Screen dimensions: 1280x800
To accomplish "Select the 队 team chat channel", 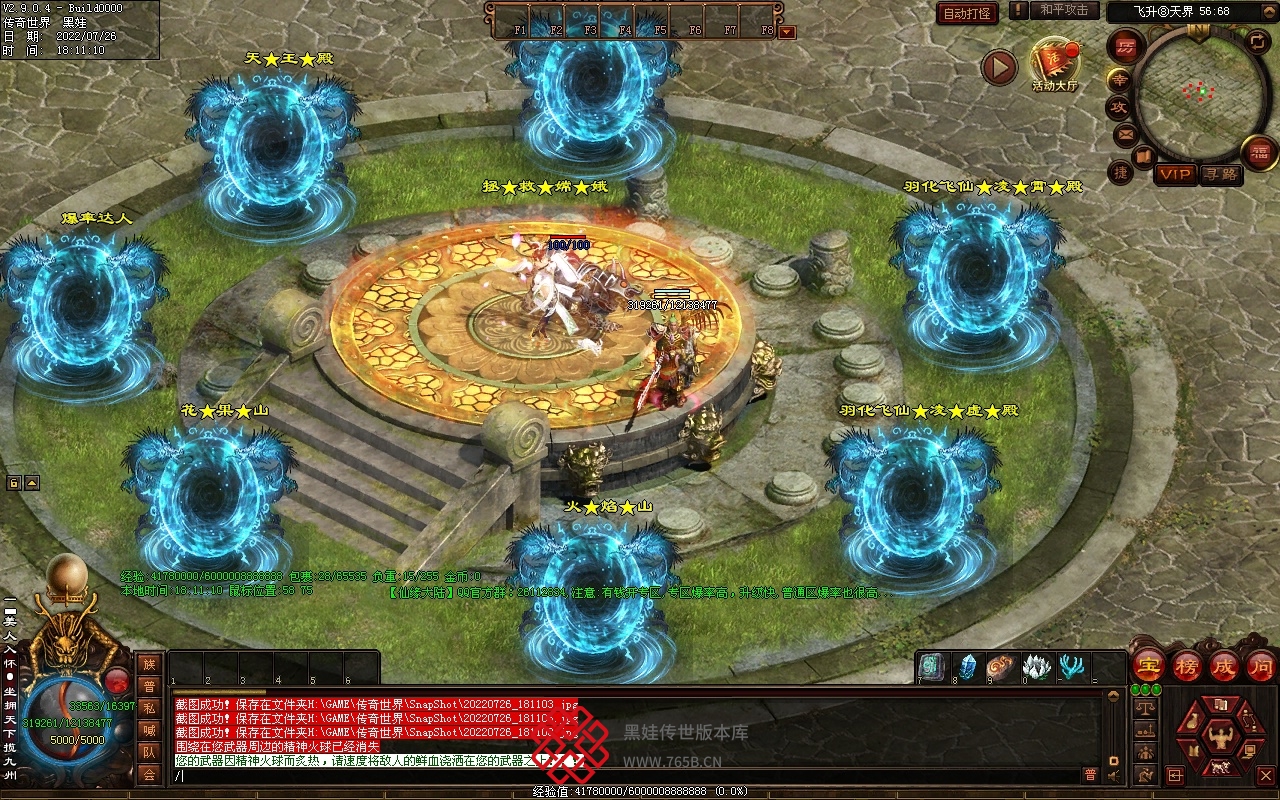I will pos(149,752).
